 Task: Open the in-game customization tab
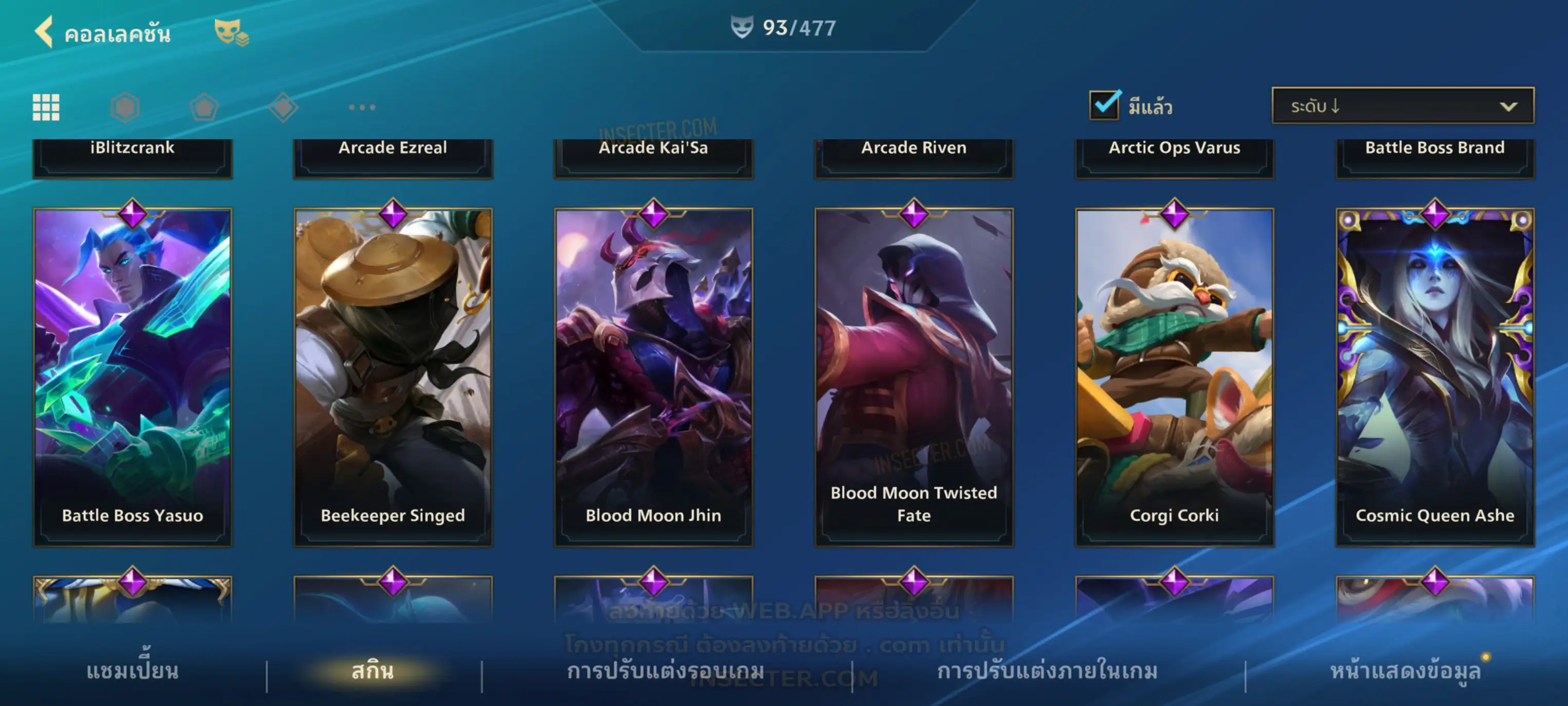coord(1047,671)
